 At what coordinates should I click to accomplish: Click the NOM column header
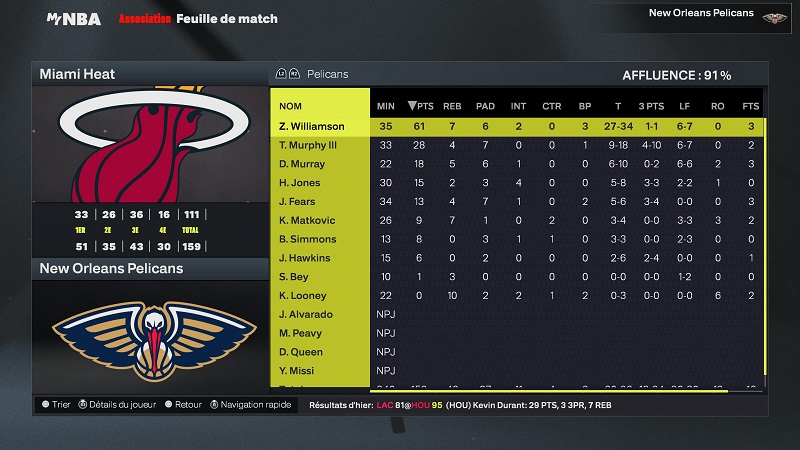pos(291,106)
